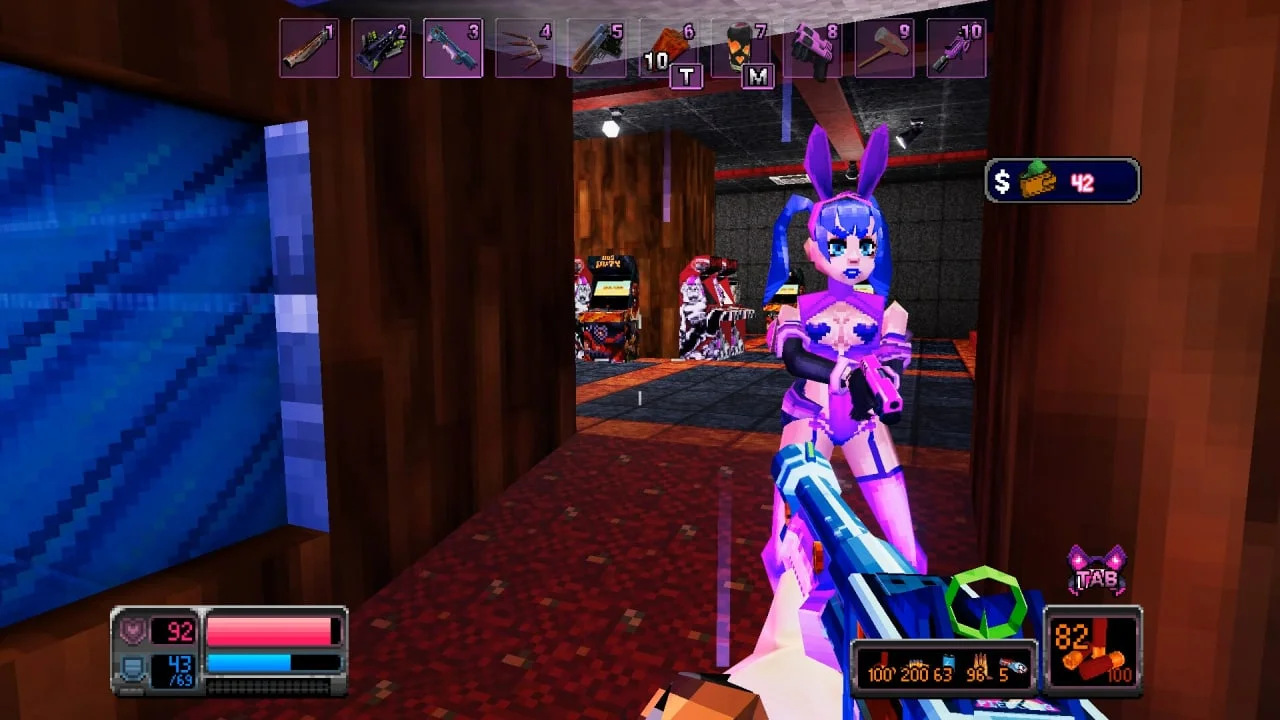Image resolution: width=1280 pixels, height=720 pixels.
Task: Select the claw weapon in slot 4
Action: click(525, 48)
